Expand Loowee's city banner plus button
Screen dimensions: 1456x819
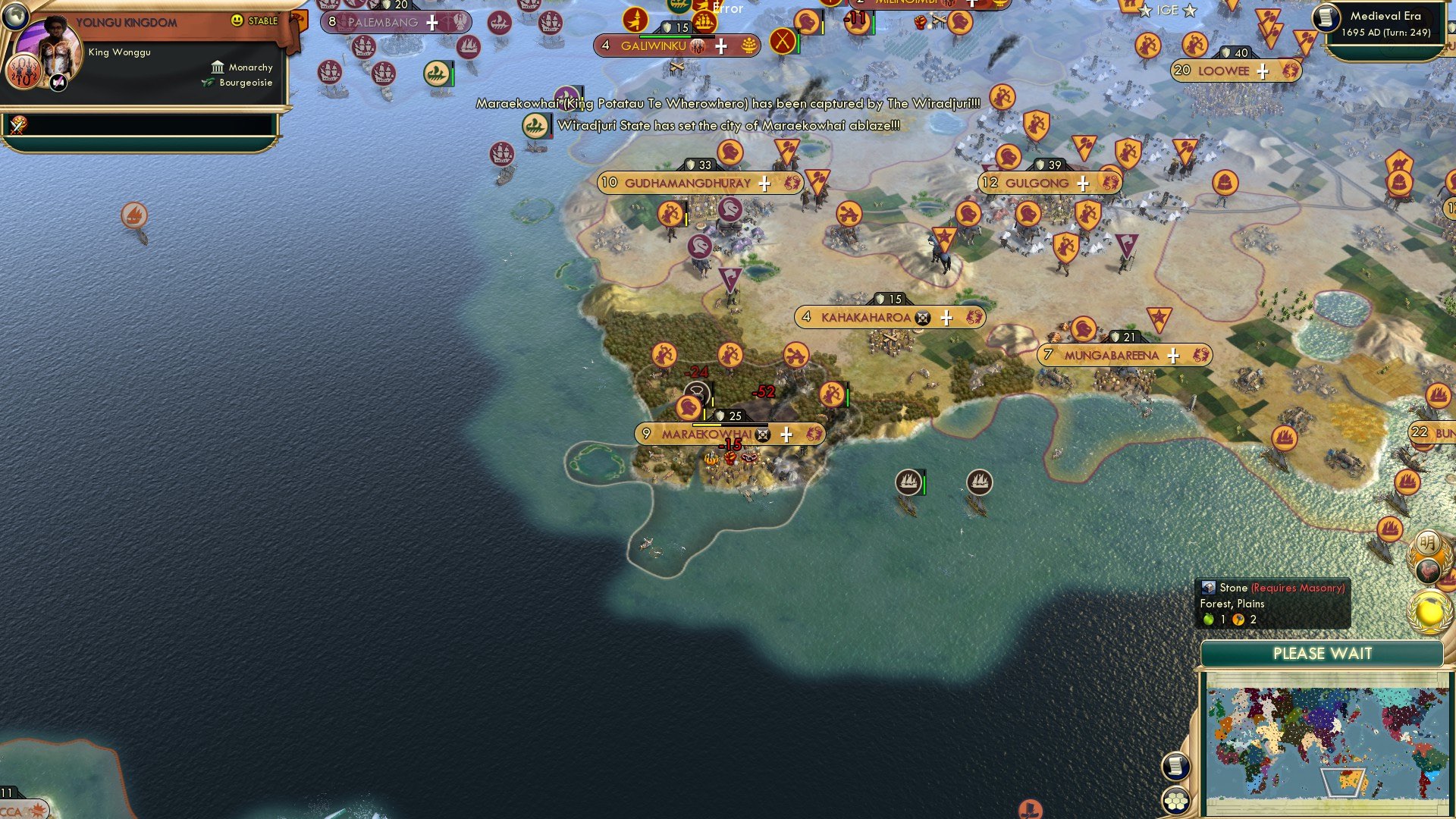tap(1261, 71)
